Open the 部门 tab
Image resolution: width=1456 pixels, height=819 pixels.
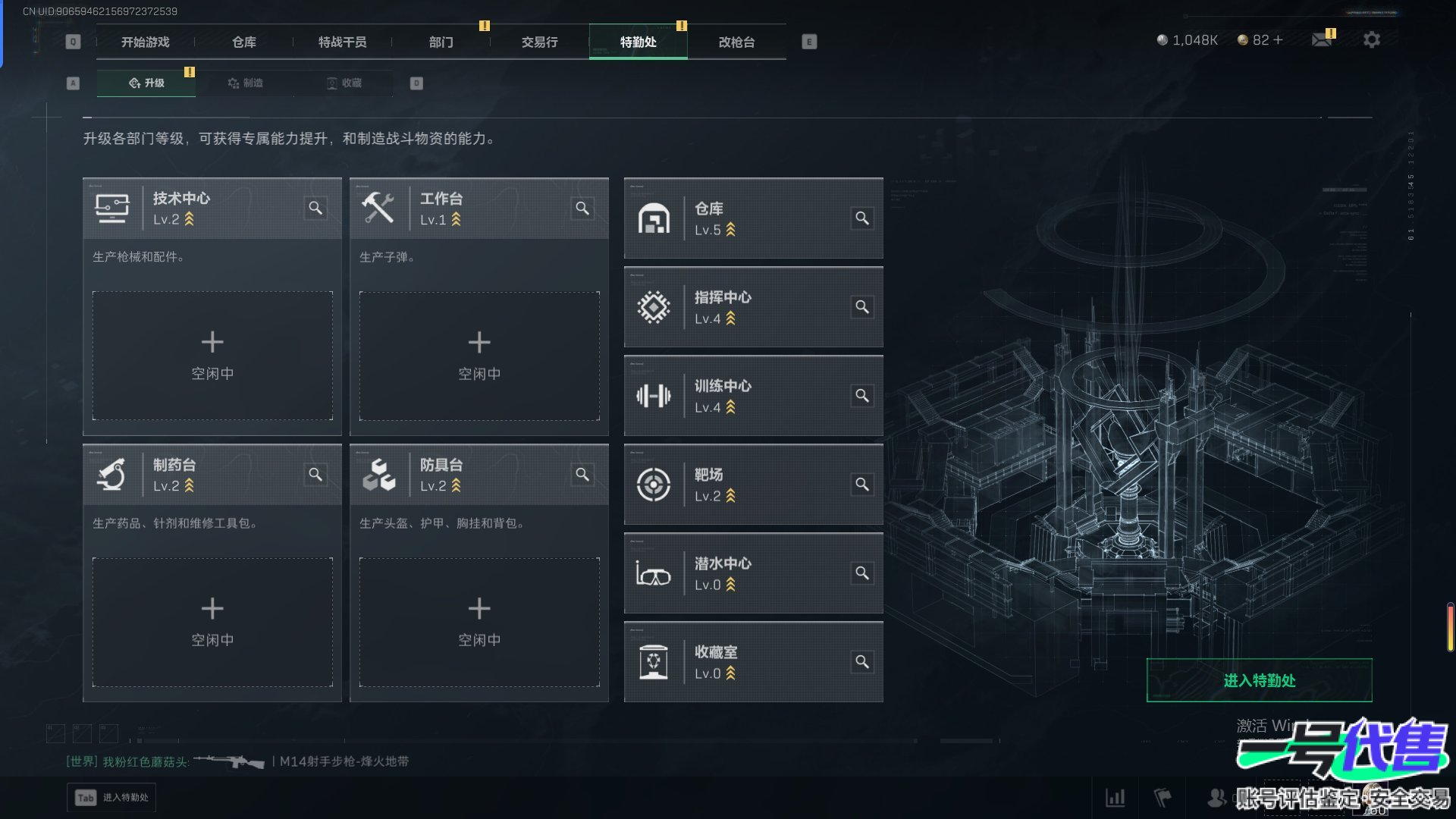coord(441,42)
